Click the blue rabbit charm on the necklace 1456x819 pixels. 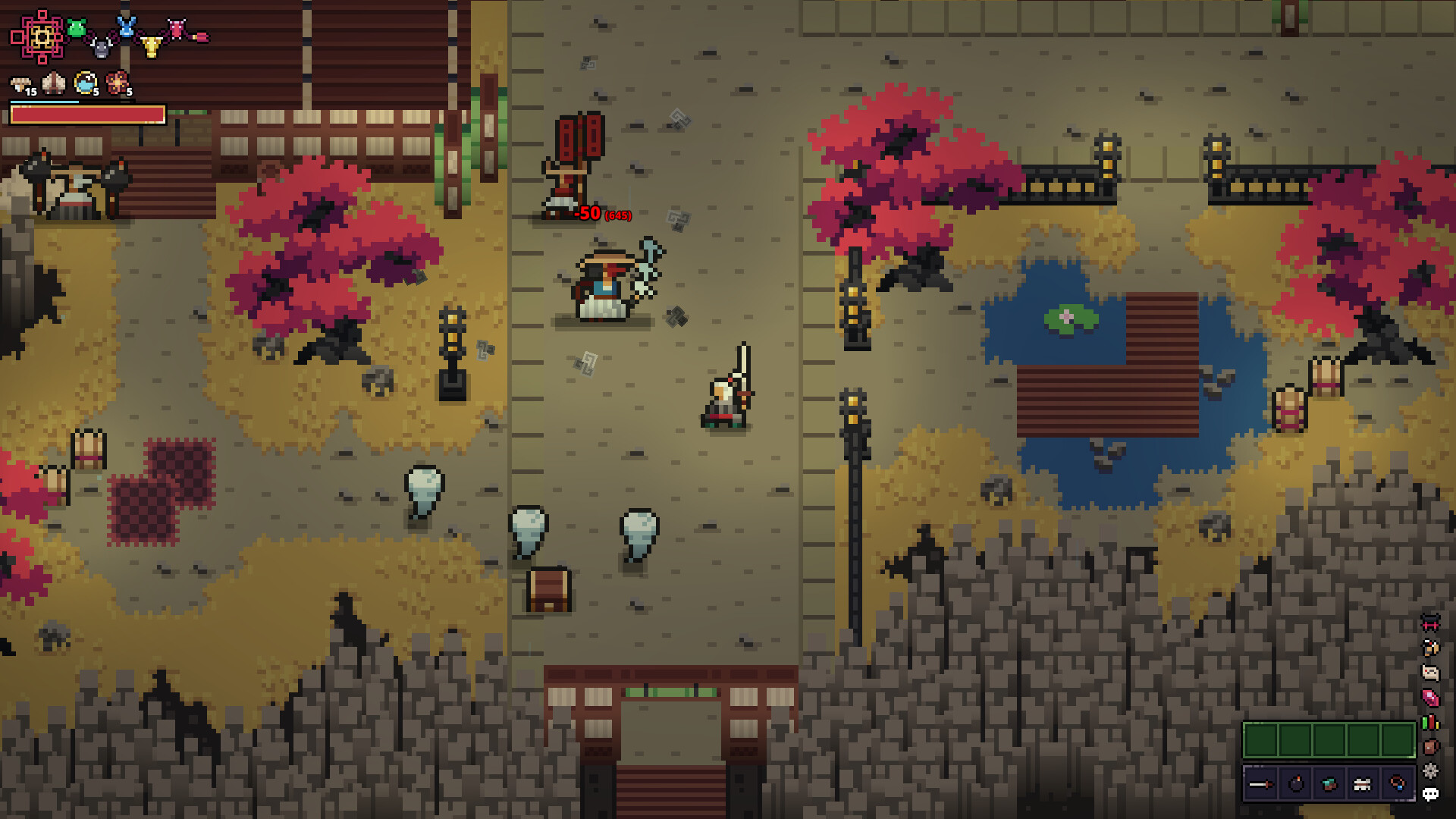pyautogui.click(x=127, y=28)
